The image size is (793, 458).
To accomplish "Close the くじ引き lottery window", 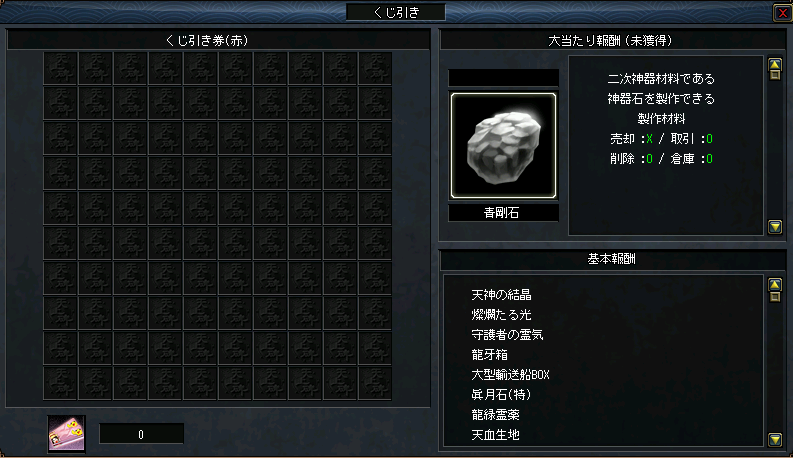I will (781, 12).
